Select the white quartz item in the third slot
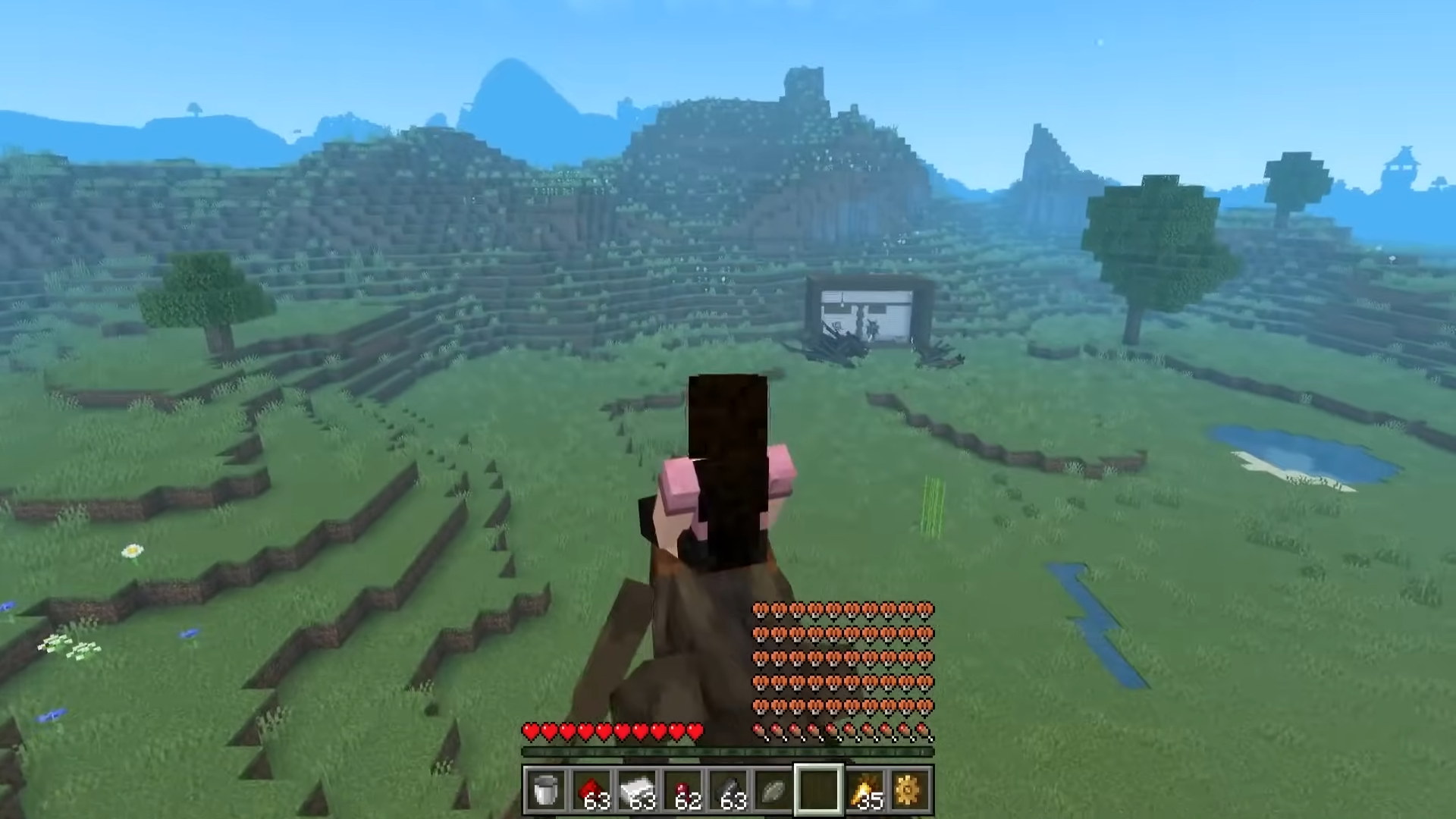This screenshot has height=819, width=1456. [x=637, y=789]
